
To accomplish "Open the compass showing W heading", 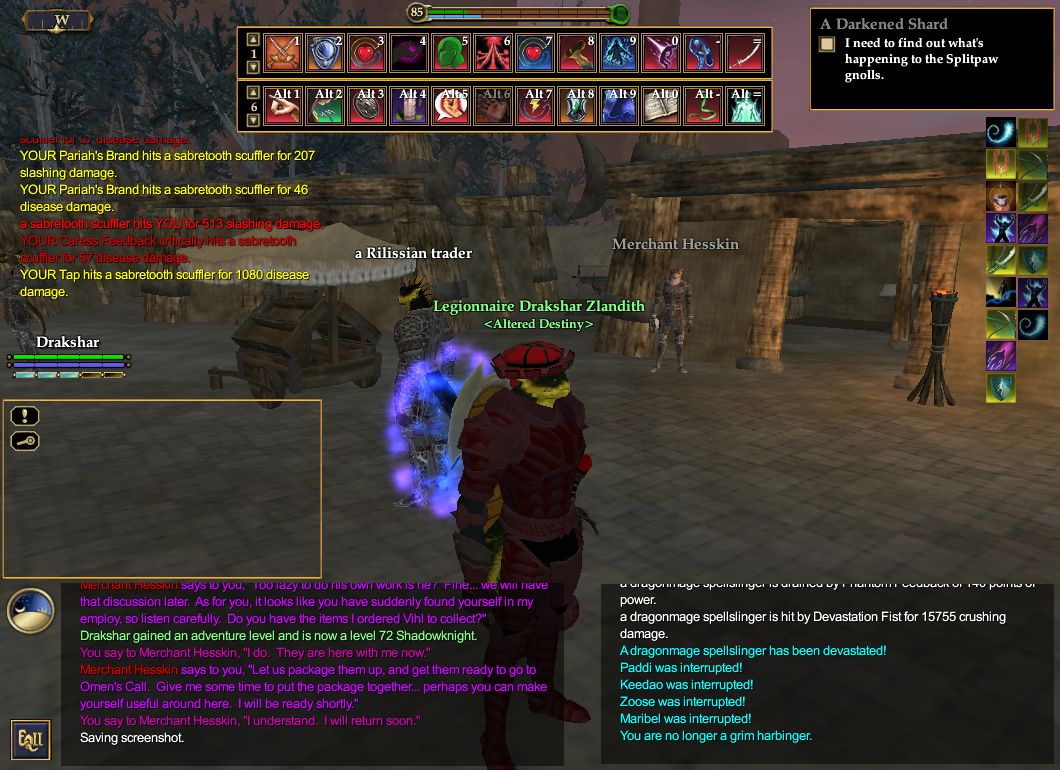I will 59,20.
